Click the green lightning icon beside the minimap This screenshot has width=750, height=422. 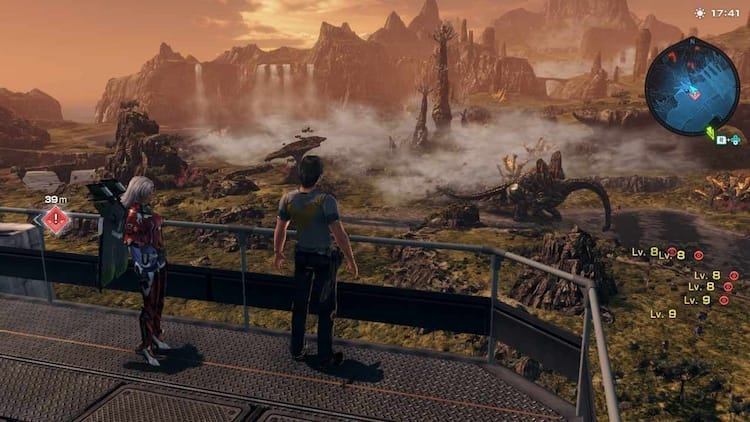711,132
